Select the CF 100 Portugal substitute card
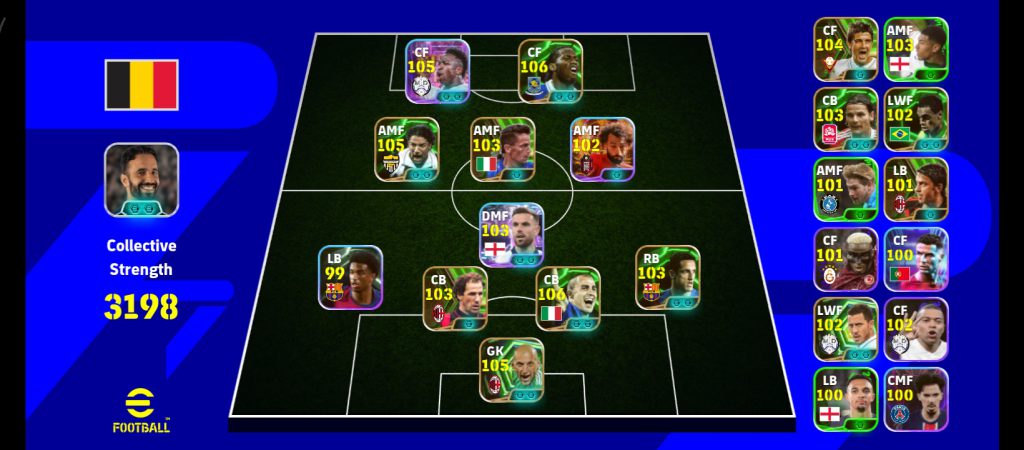 pos(915,259)
